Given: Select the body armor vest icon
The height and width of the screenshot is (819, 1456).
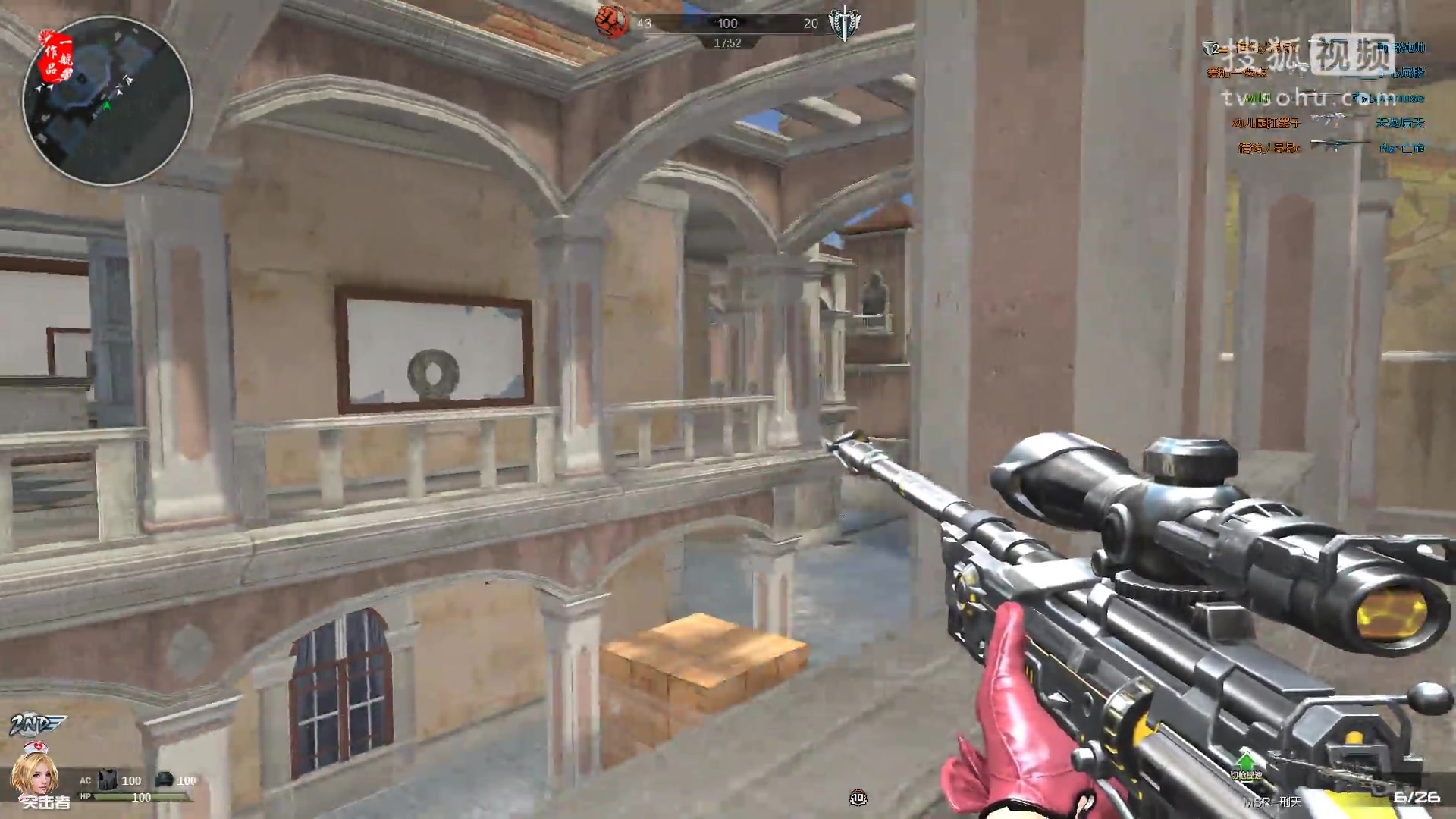Looking at the screenshot, I should click(108, 780).
